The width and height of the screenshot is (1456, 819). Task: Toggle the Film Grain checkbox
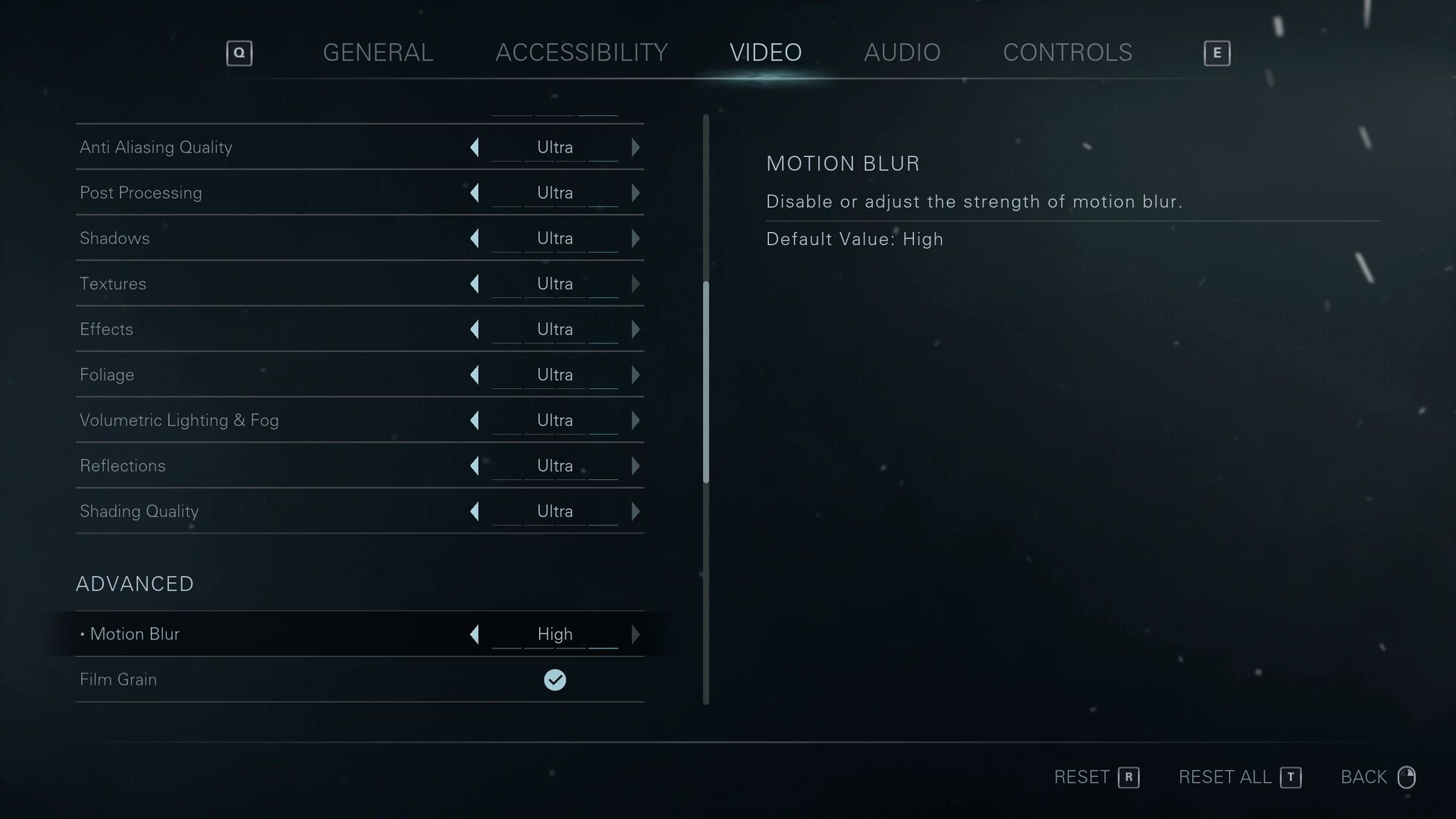coord(555,679)
